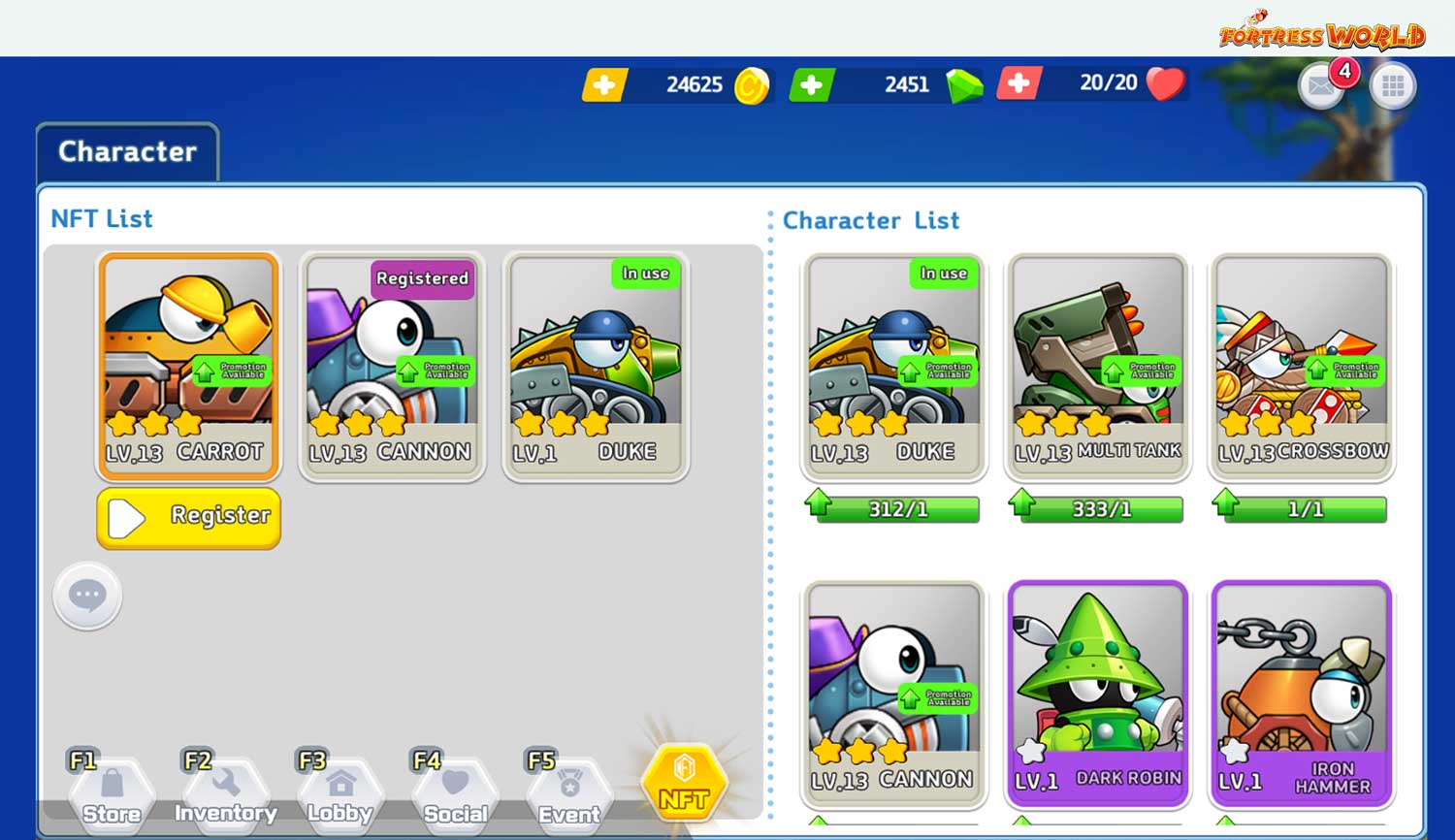
Task: Select the LV.13 Carrot NFT card
Action: tap(188, 366)
